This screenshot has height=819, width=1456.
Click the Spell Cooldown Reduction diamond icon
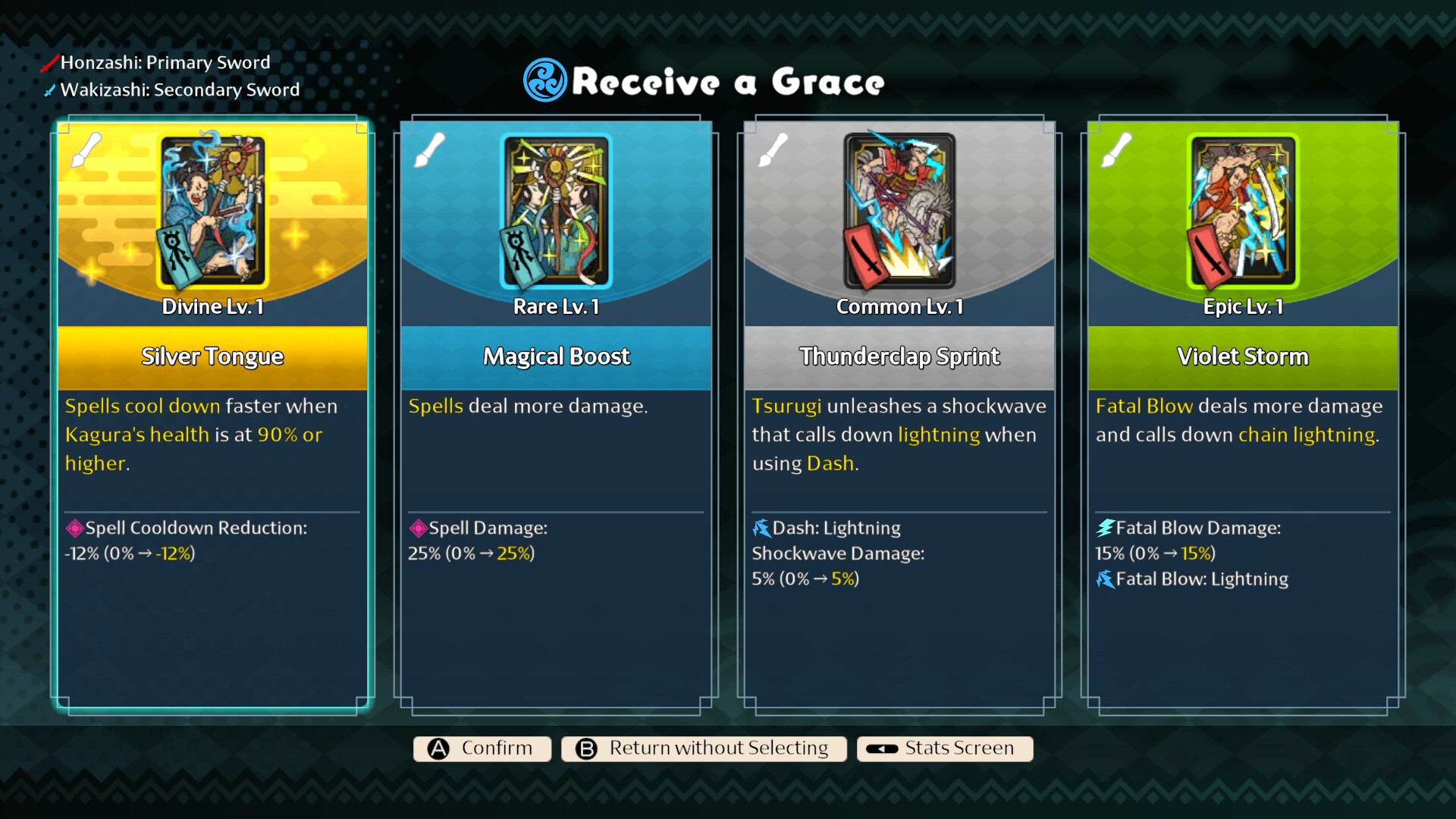click(x=75, y=528)
